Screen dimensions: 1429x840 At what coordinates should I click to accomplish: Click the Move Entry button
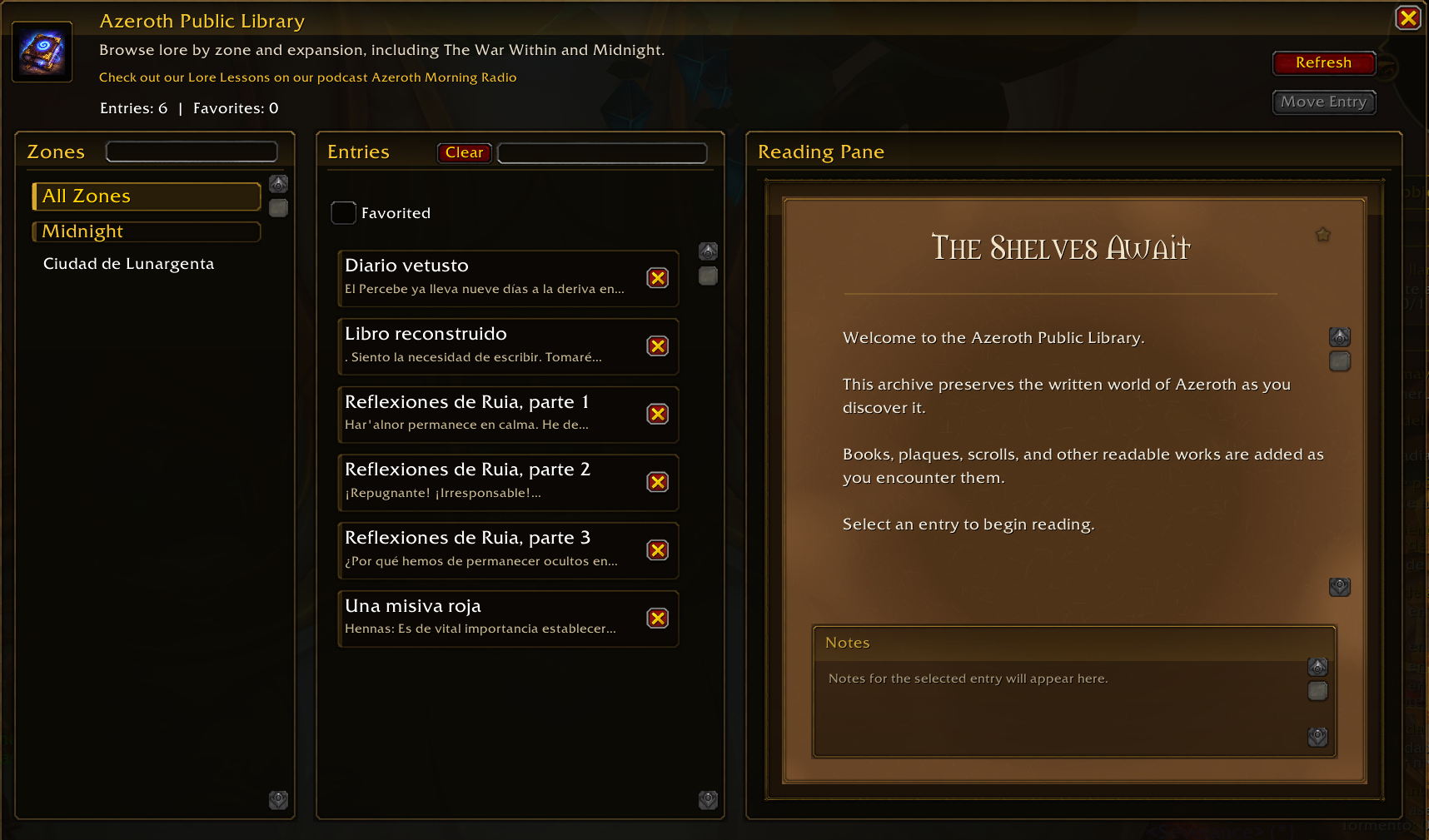pos(1323,102)
